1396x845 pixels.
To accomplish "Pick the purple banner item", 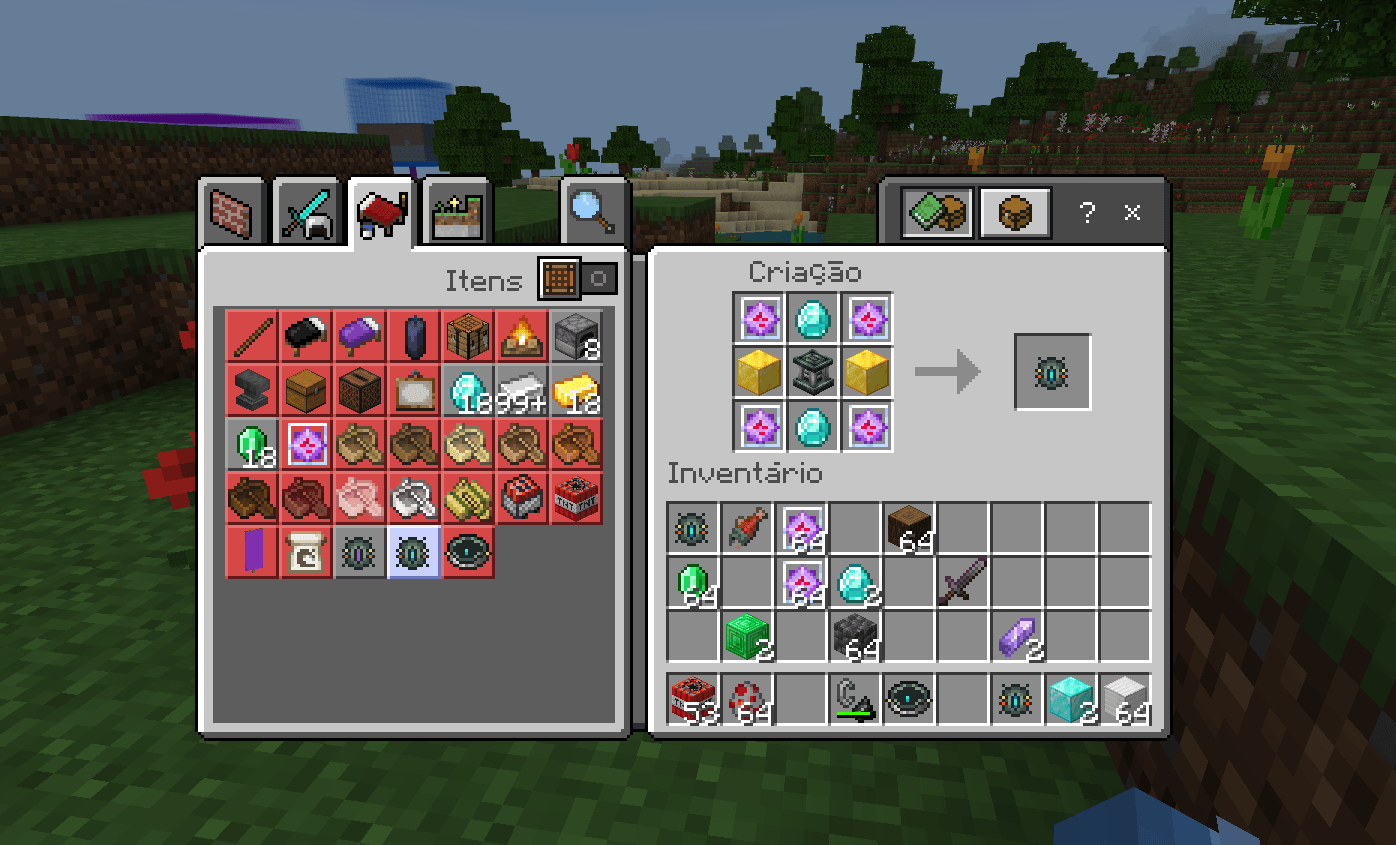I will (x=251, y=551).
